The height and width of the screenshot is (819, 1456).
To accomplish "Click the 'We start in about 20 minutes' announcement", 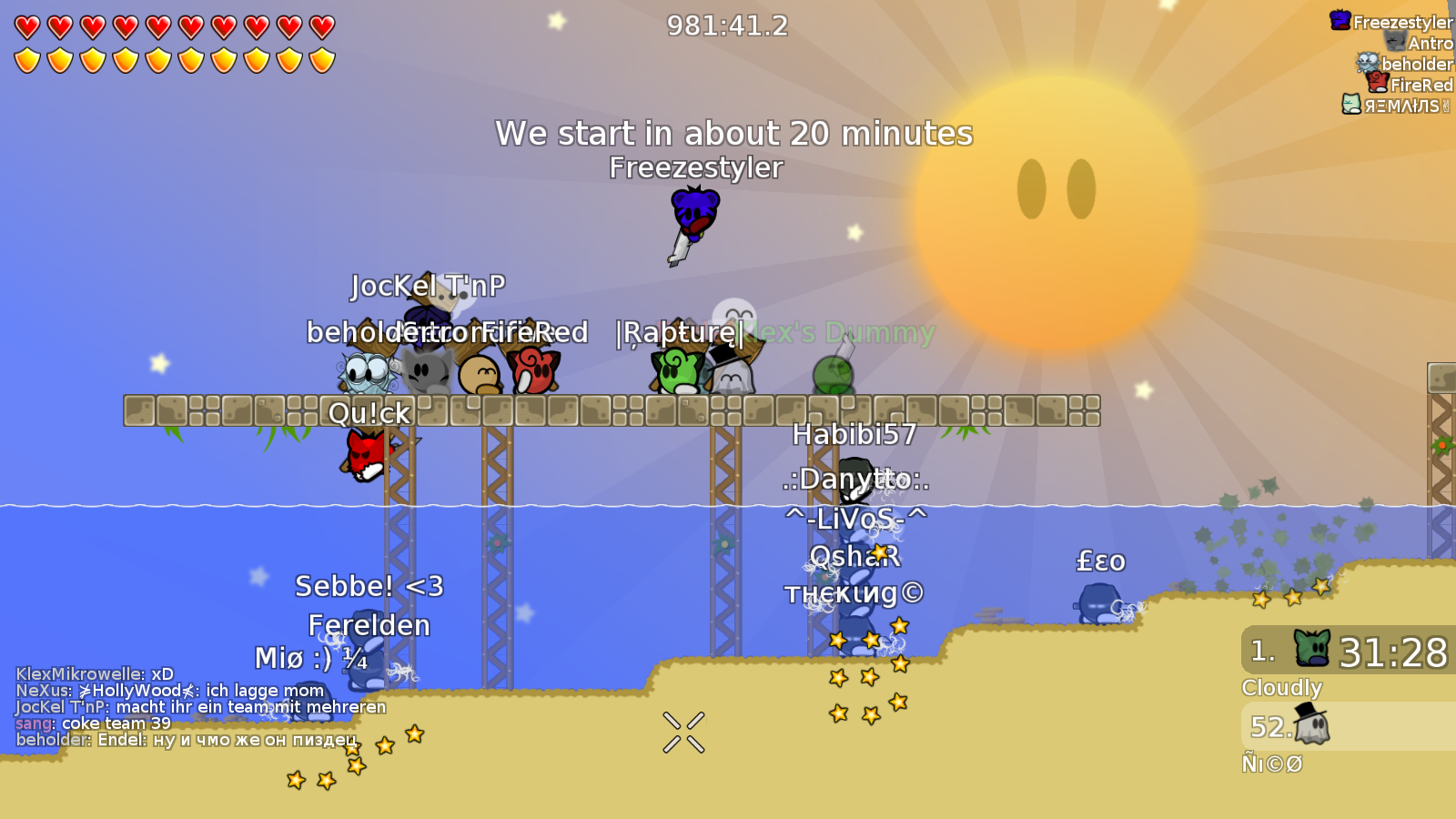I will (733, 134).
